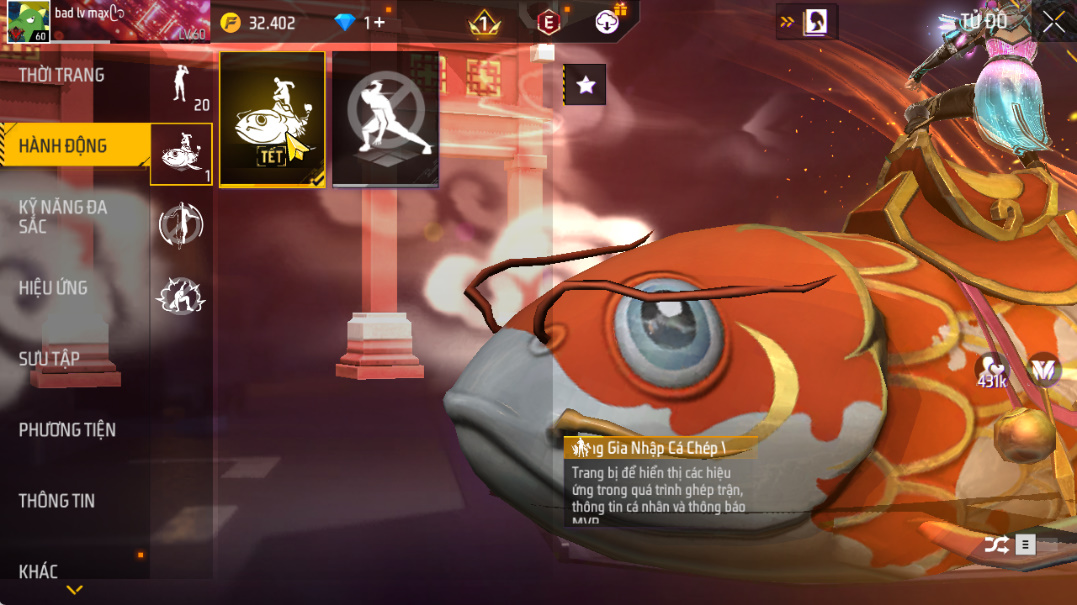Show the Thông Tin category
The image size is (1077, 605).
click(x=57, y=501)
